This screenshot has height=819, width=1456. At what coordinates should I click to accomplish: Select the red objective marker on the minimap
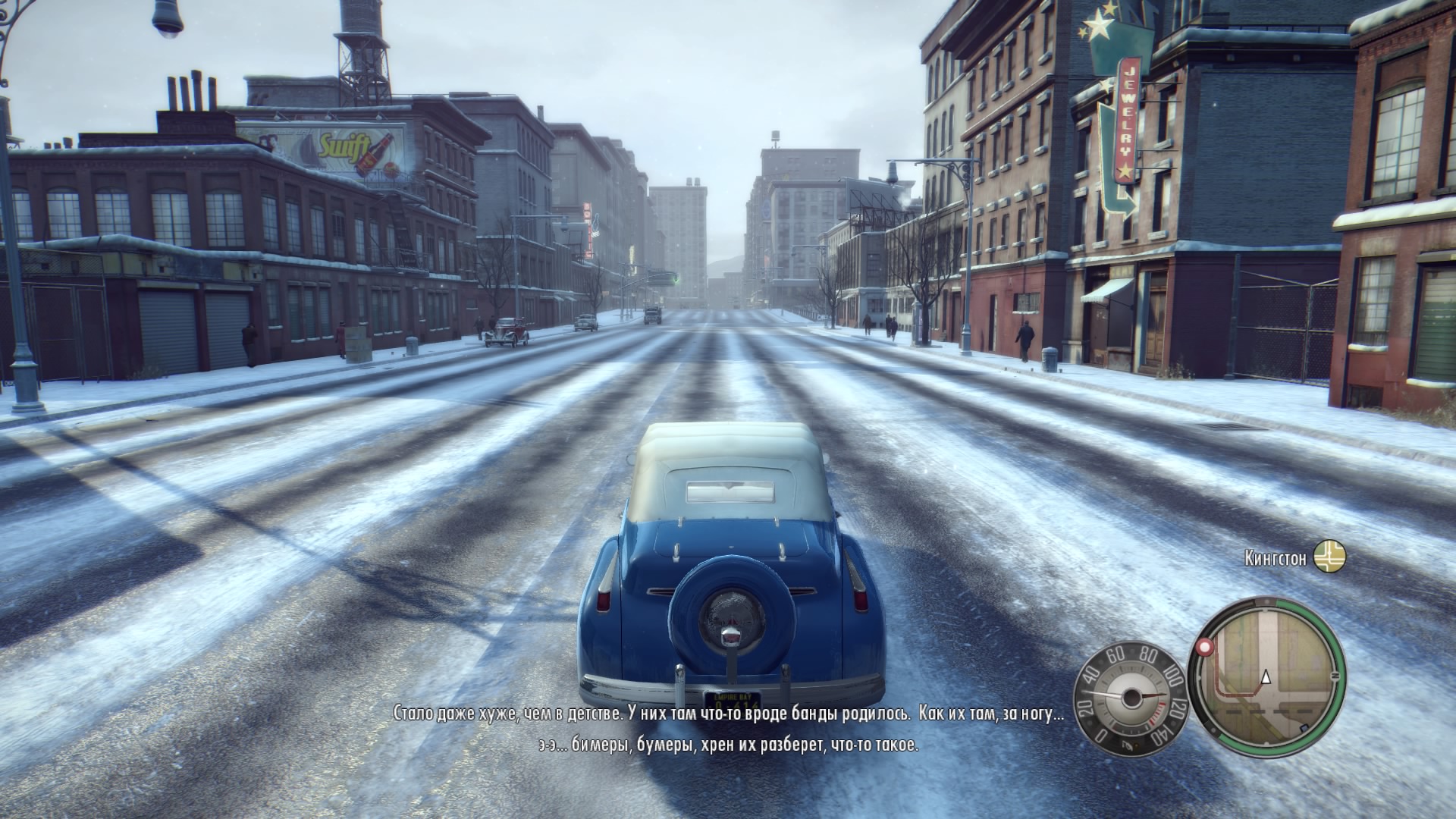click(x=1203, y=648)
